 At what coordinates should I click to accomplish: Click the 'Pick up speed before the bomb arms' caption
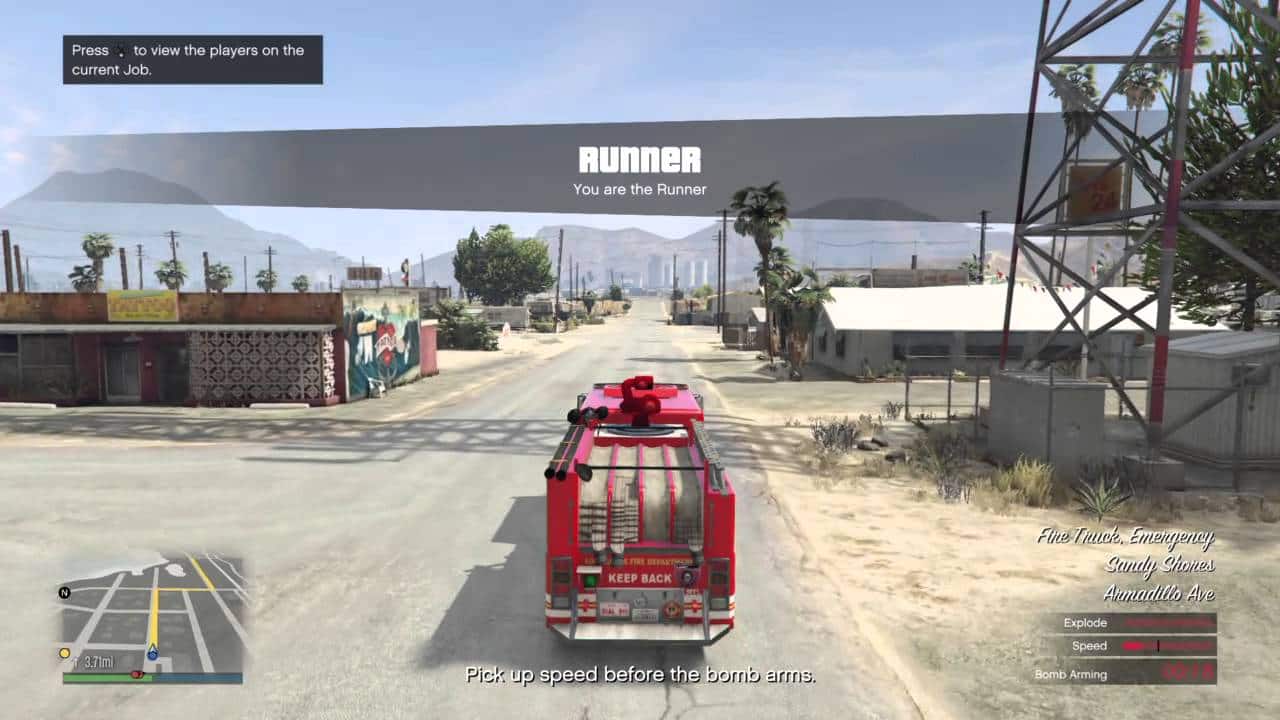click(x=640, y=675)
